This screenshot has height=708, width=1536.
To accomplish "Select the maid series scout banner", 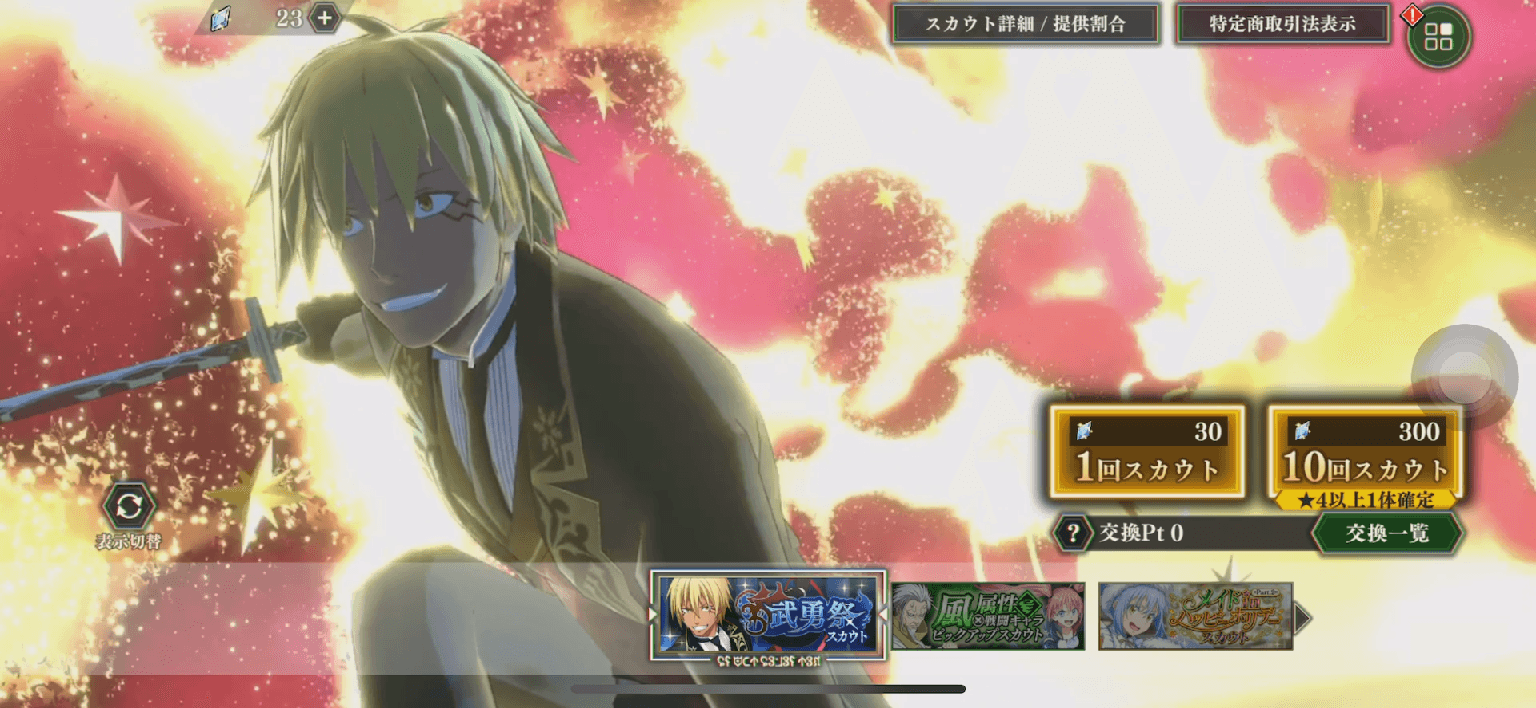I will pos(1195,616).
